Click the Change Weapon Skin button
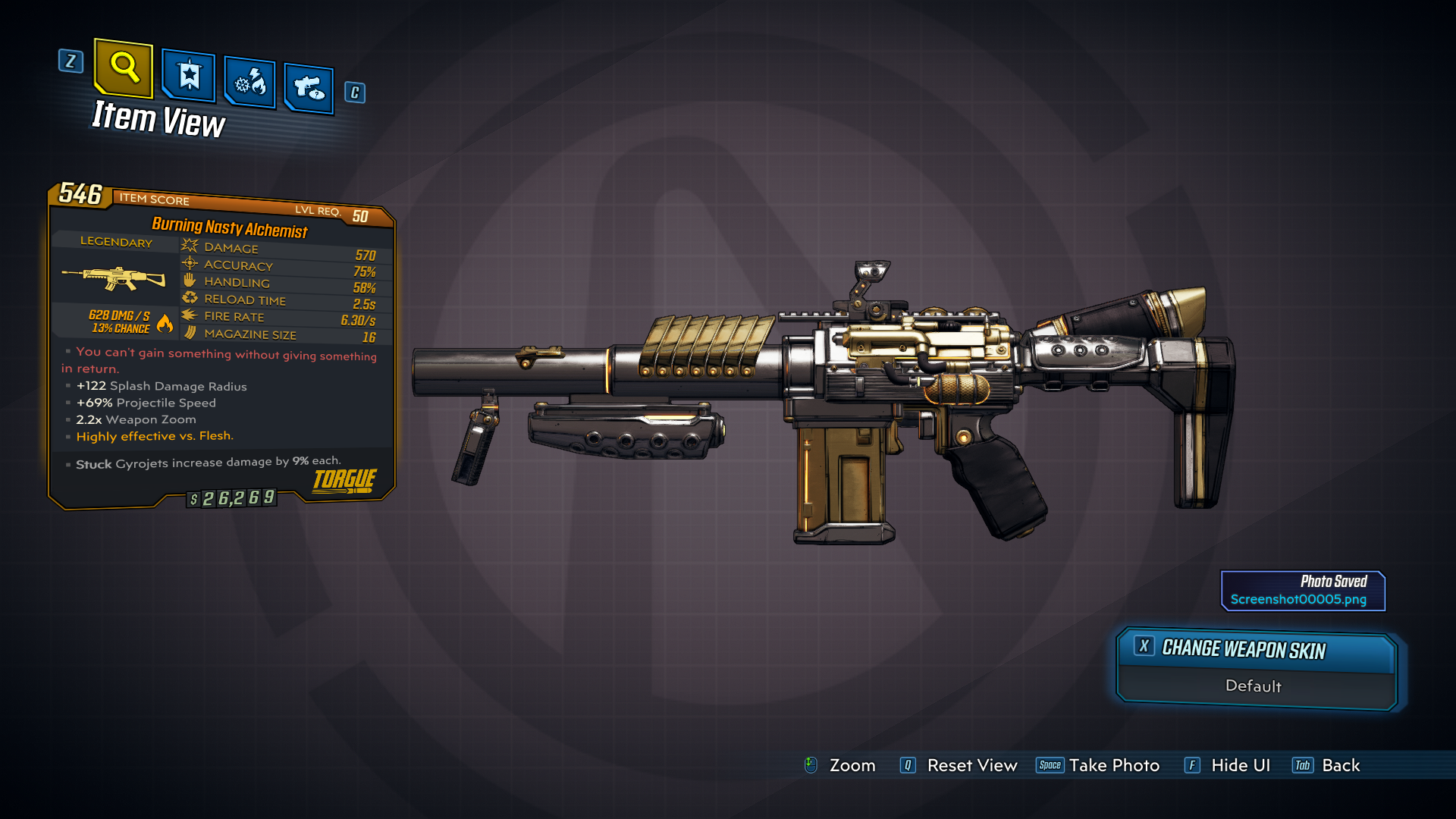 [x=1256, y=650]
